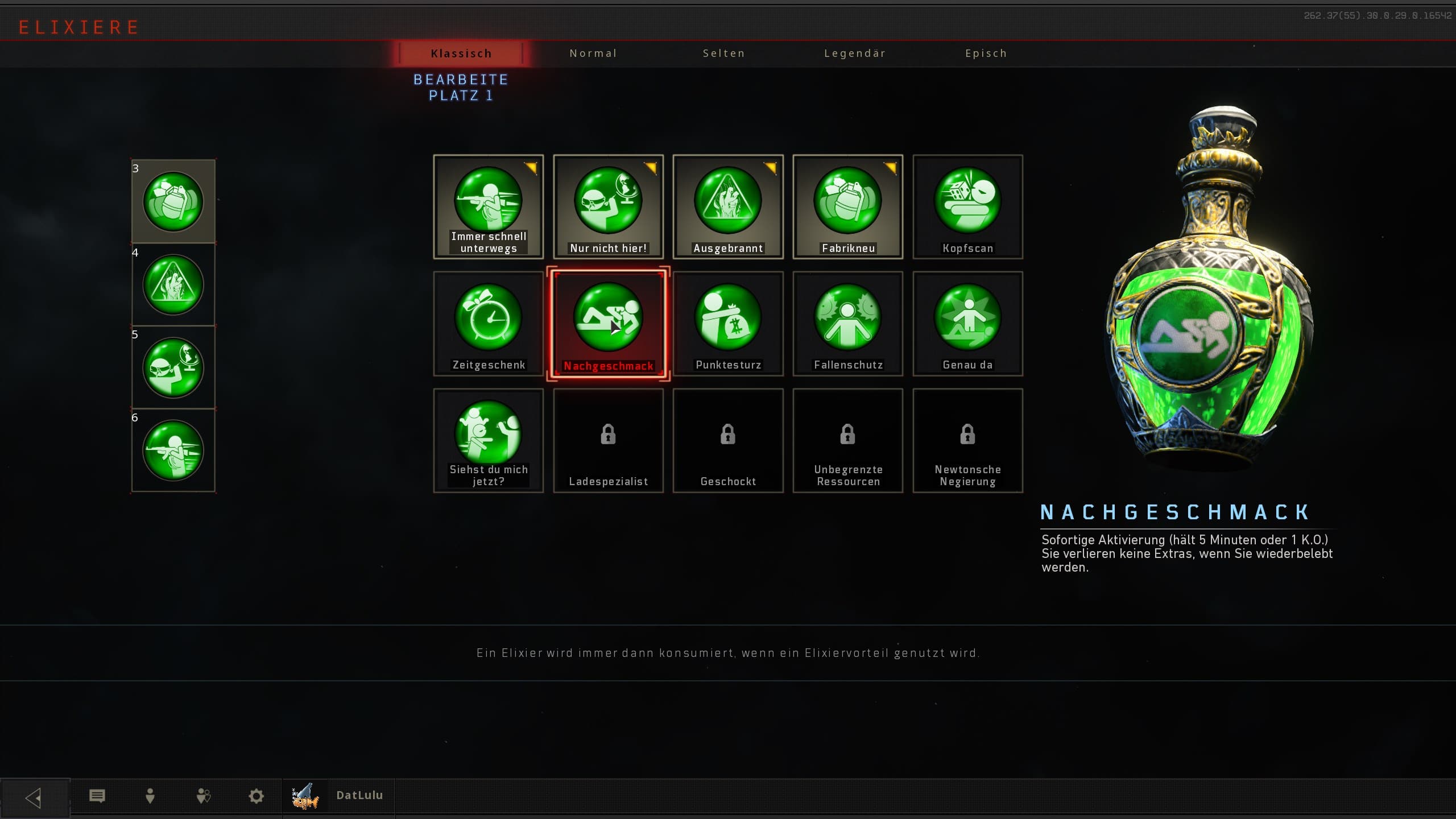This screenshot has width=1456, height=819.
Task: Equip the Nachgeschmack elixir
Action: [x=608, y=324]
